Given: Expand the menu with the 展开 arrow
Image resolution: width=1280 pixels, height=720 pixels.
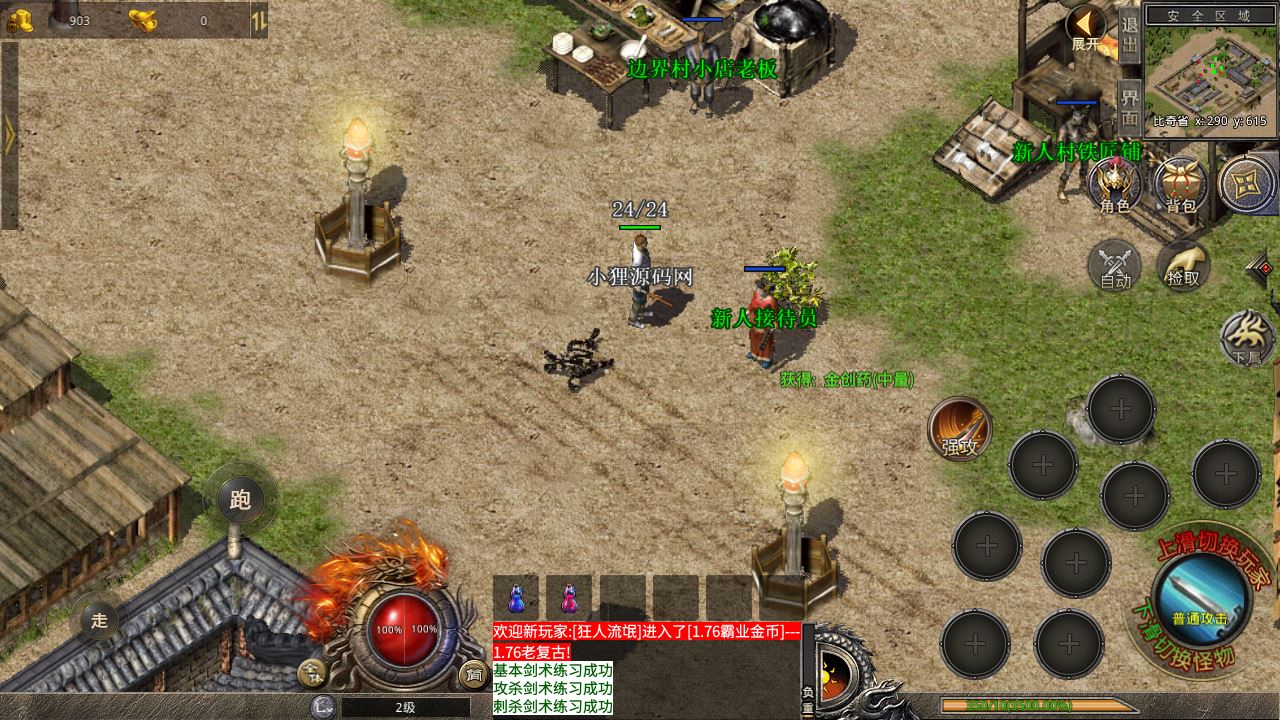Looking at the screenshot, I should coord(1085,27).
